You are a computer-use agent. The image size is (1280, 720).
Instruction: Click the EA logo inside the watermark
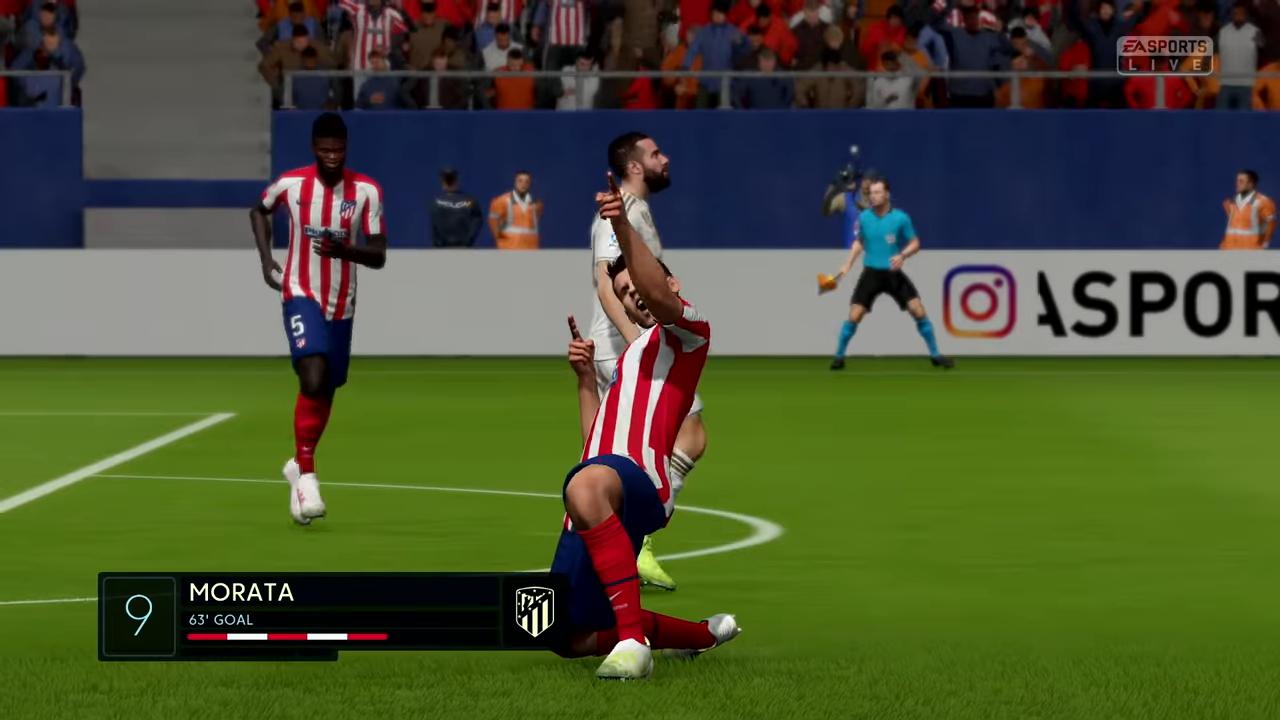1130,46
